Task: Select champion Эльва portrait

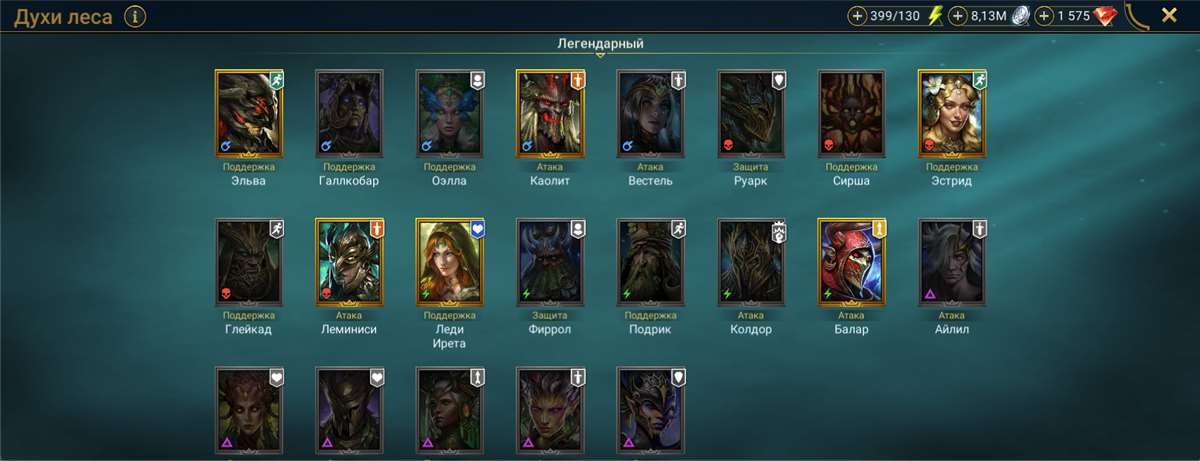Action: click(x=249, y=113)
